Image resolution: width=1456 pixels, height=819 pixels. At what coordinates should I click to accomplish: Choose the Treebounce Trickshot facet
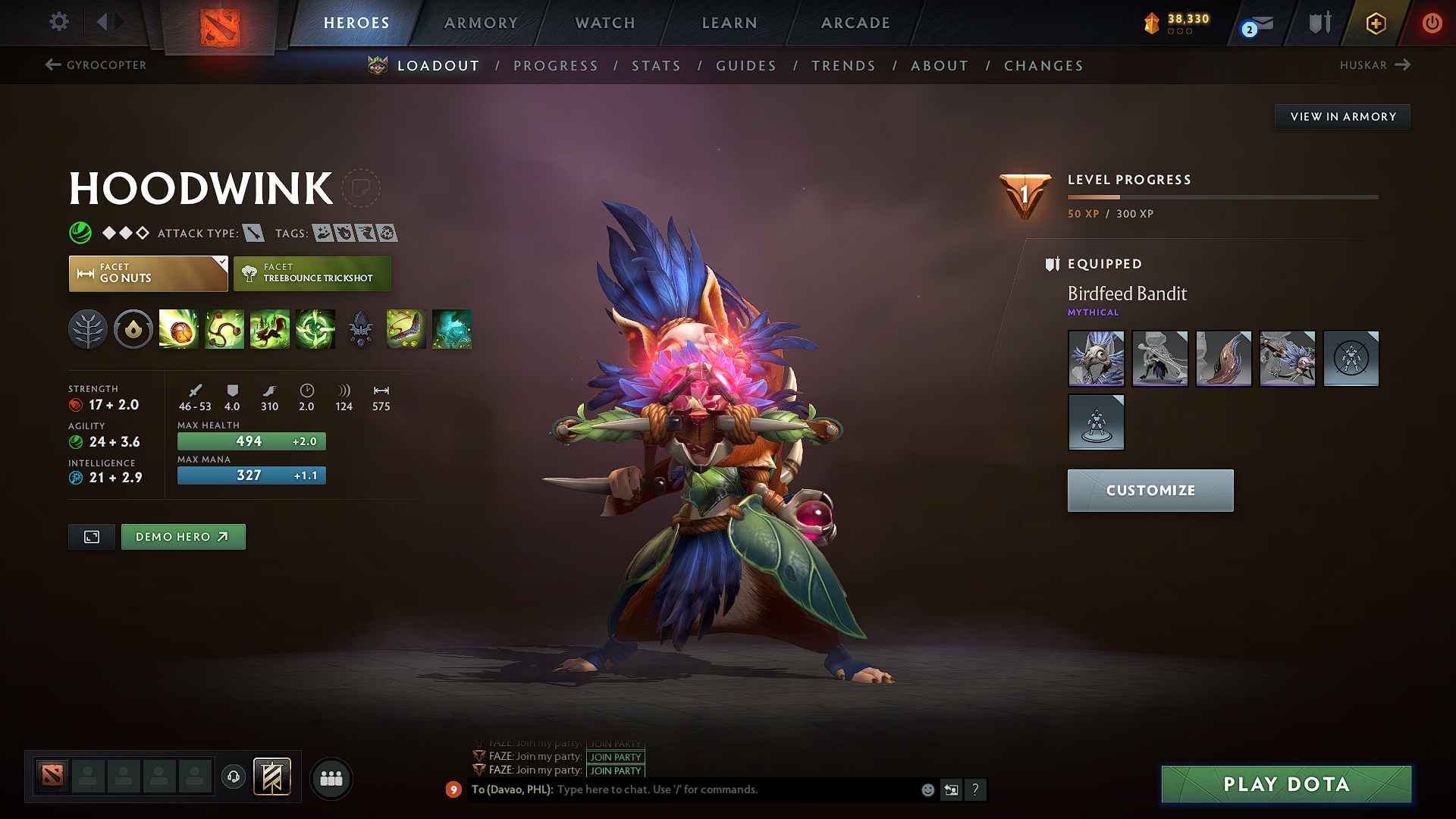click(x=312, y=274)
